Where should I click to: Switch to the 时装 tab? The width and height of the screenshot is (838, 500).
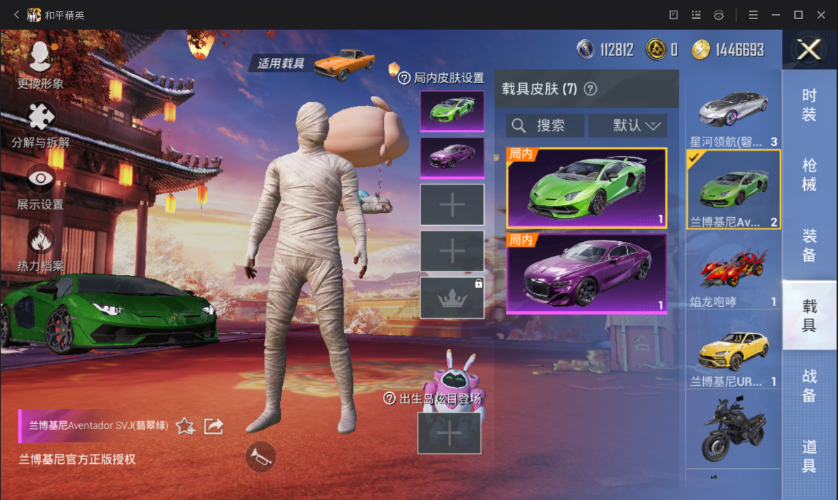pyautogui.click(x=809, y=105)
